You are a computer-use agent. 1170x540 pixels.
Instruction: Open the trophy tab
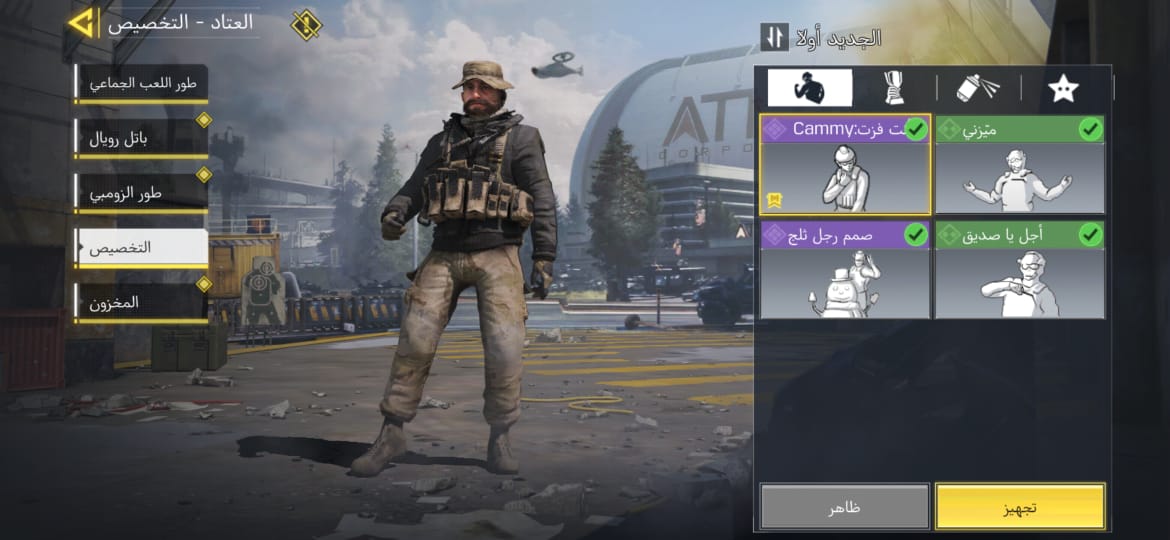click(x=893, y=88)
